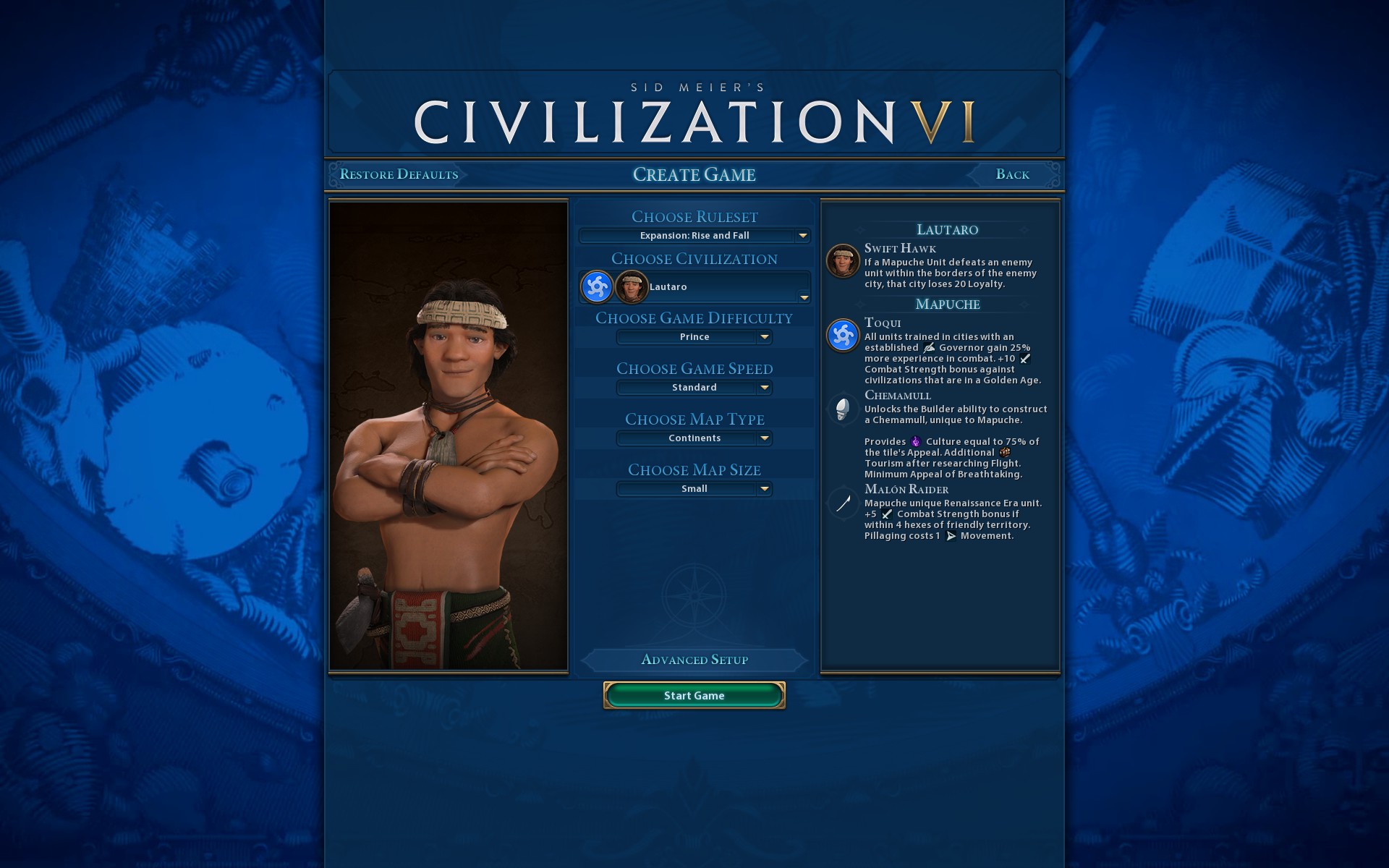
Task: Click Restore Defaults
Action: pos(399,174)
